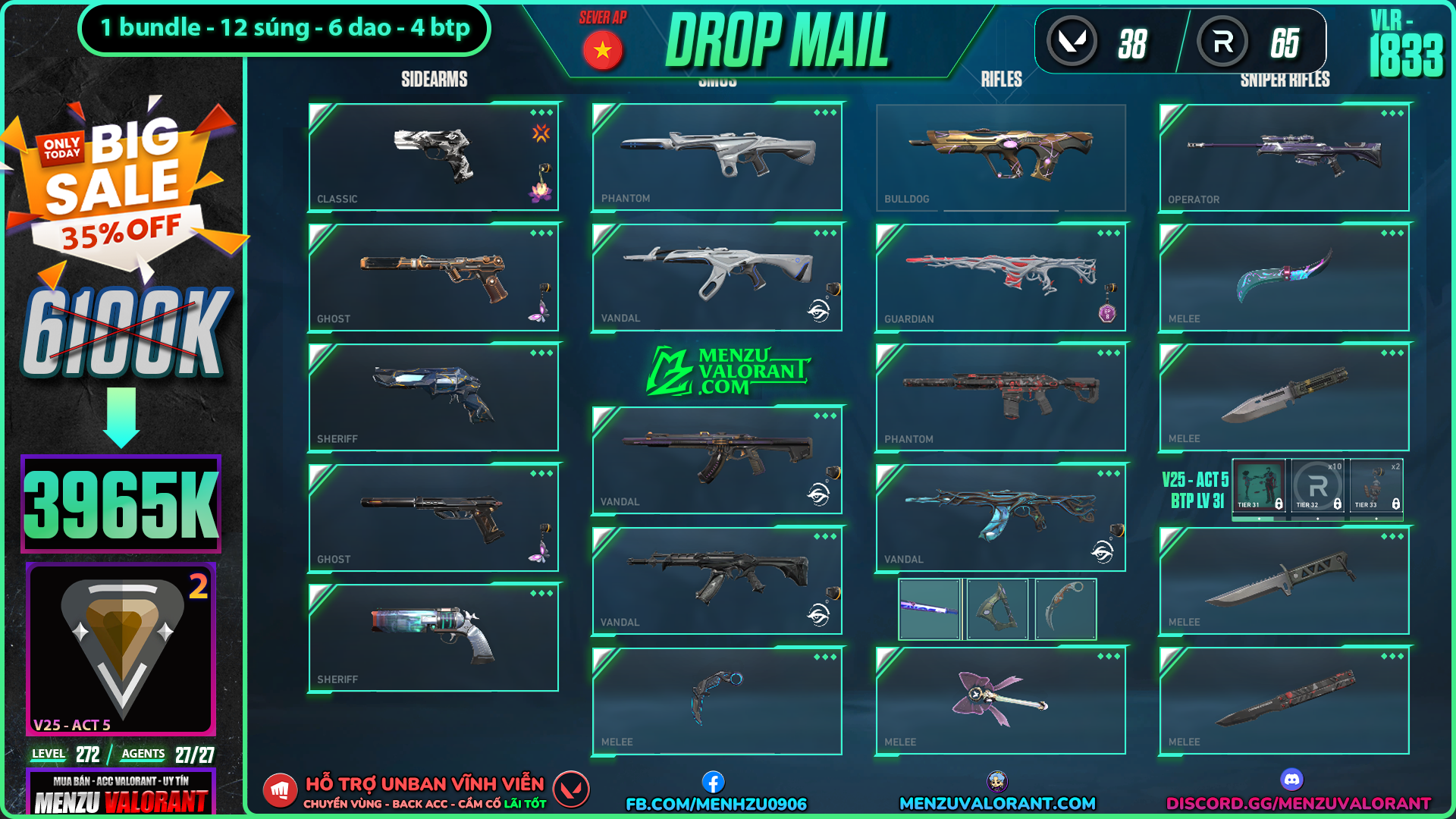The image size is (1456, 819).
Task: Open the blue karambit melee tile
Action: click(717, 701)
